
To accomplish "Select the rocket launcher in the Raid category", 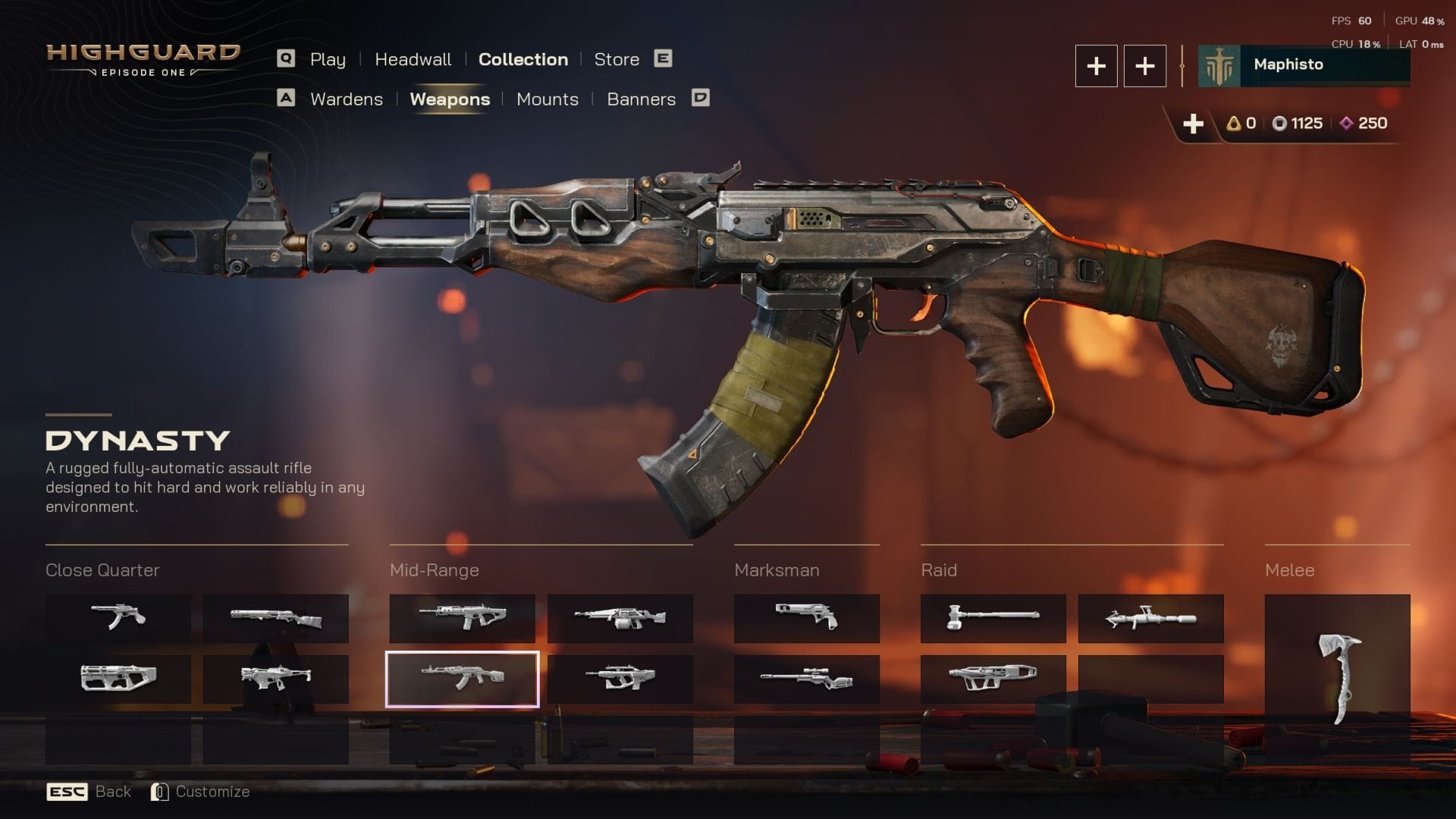I will (x=1150, y=620).
